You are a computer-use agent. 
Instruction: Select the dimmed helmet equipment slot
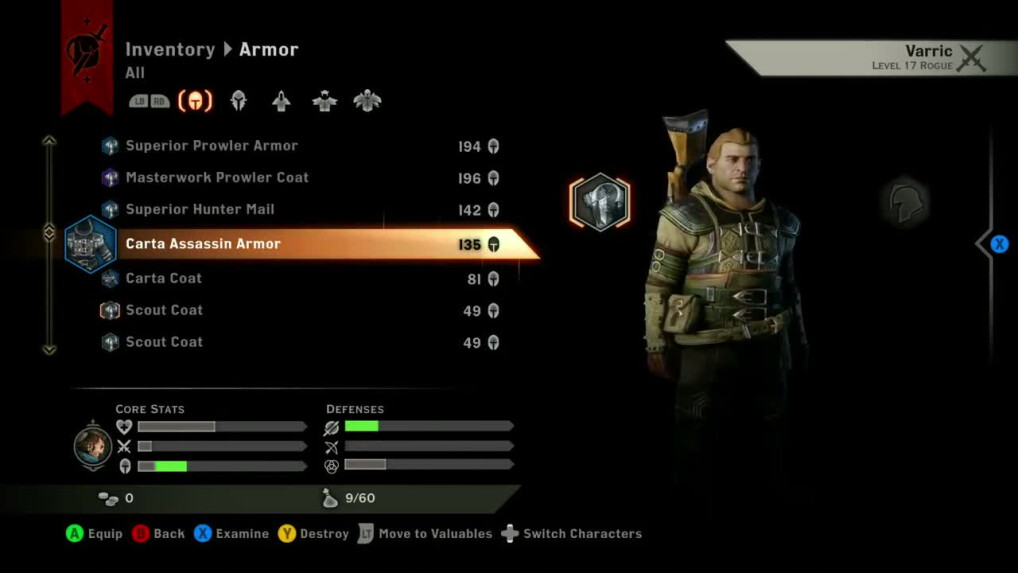pyautogui.click(x=905, y=204)
